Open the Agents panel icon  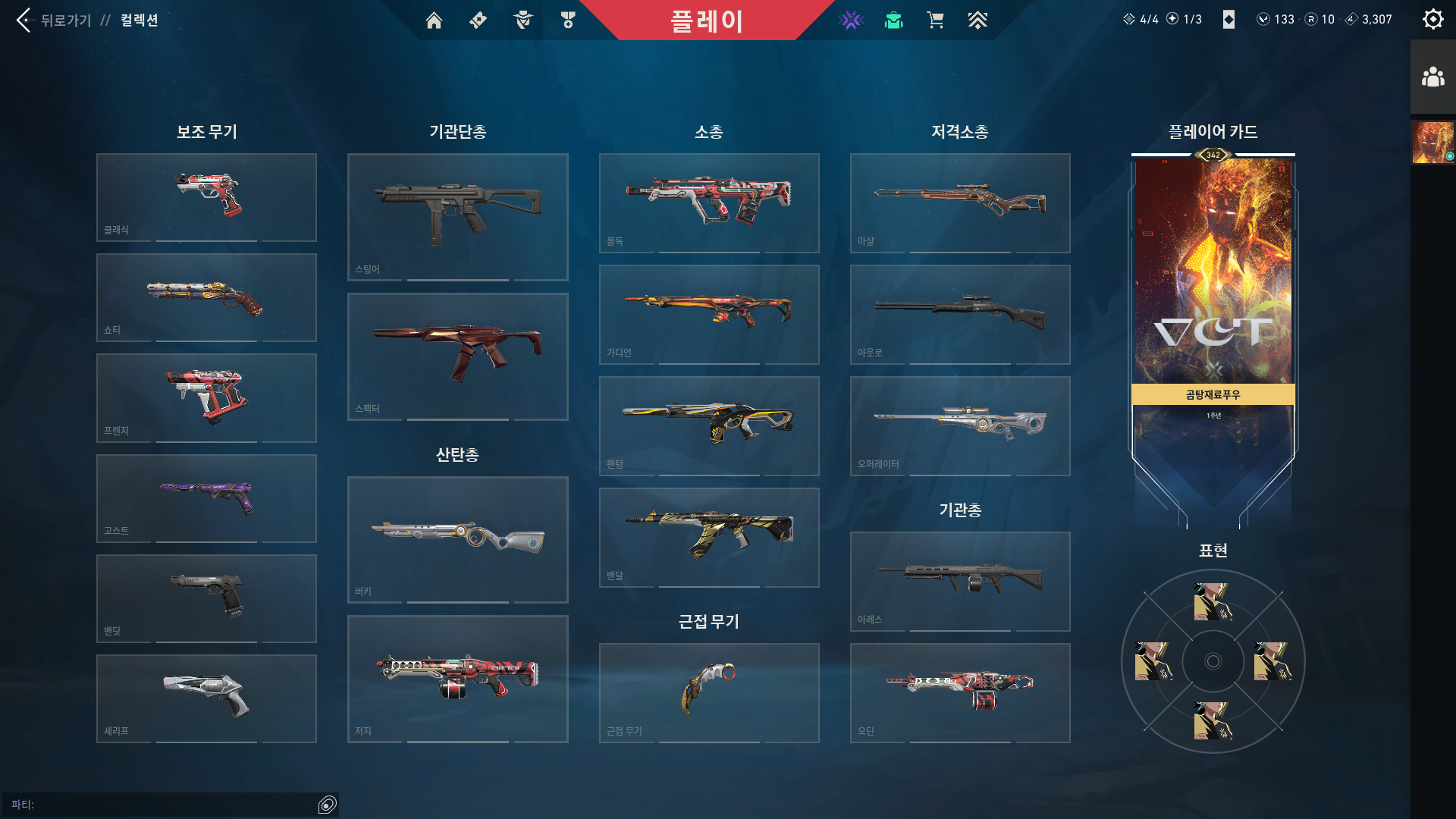(522, 20)
